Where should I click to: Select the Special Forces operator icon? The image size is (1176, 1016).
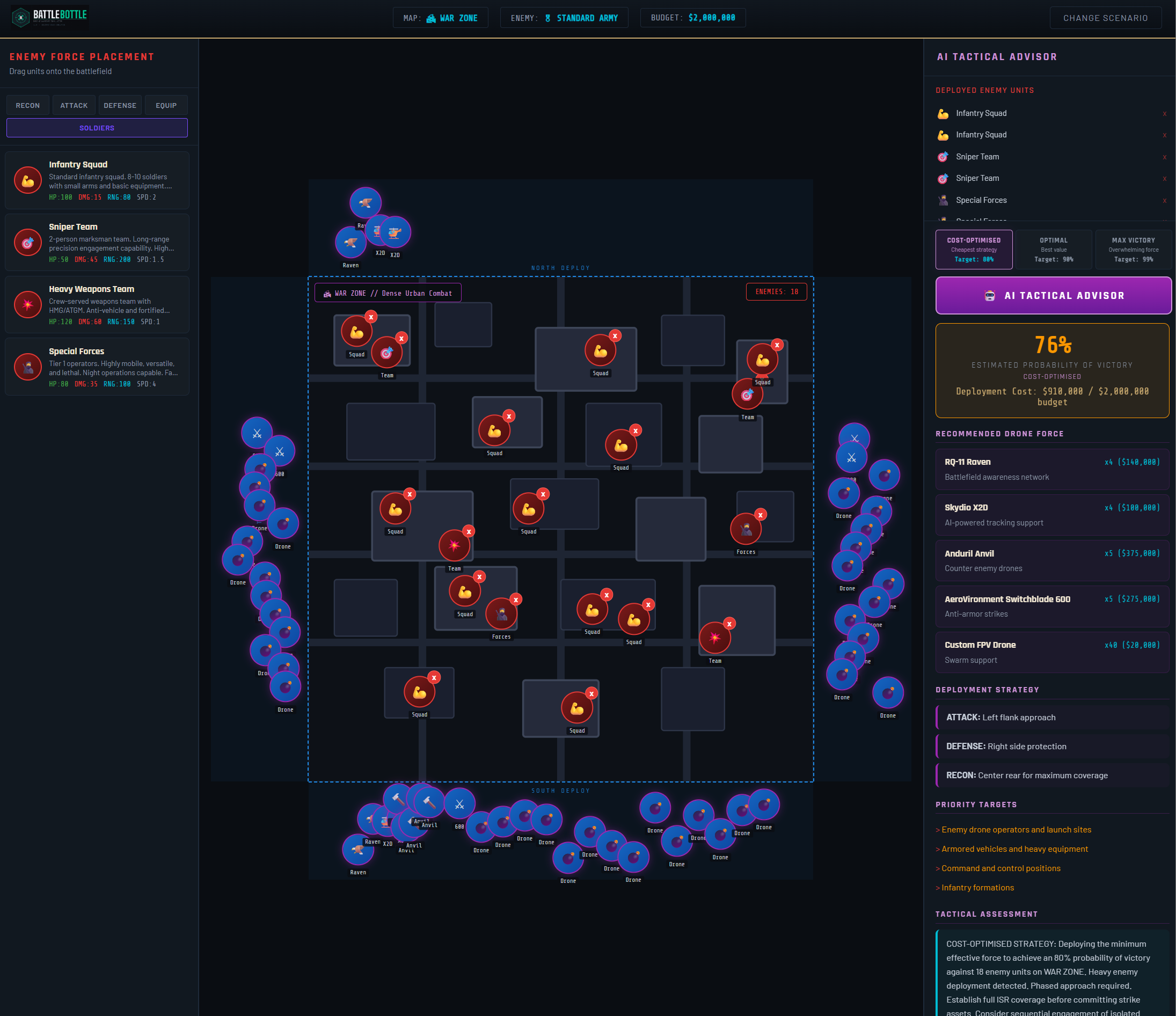pyautogui.click(x=28, y=367)
